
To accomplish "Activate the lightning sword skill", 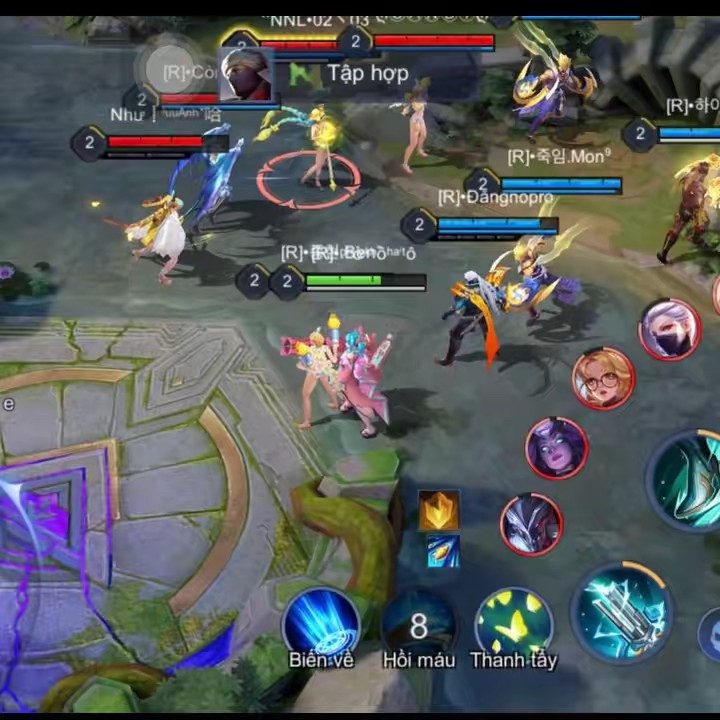I will (621, 611).
